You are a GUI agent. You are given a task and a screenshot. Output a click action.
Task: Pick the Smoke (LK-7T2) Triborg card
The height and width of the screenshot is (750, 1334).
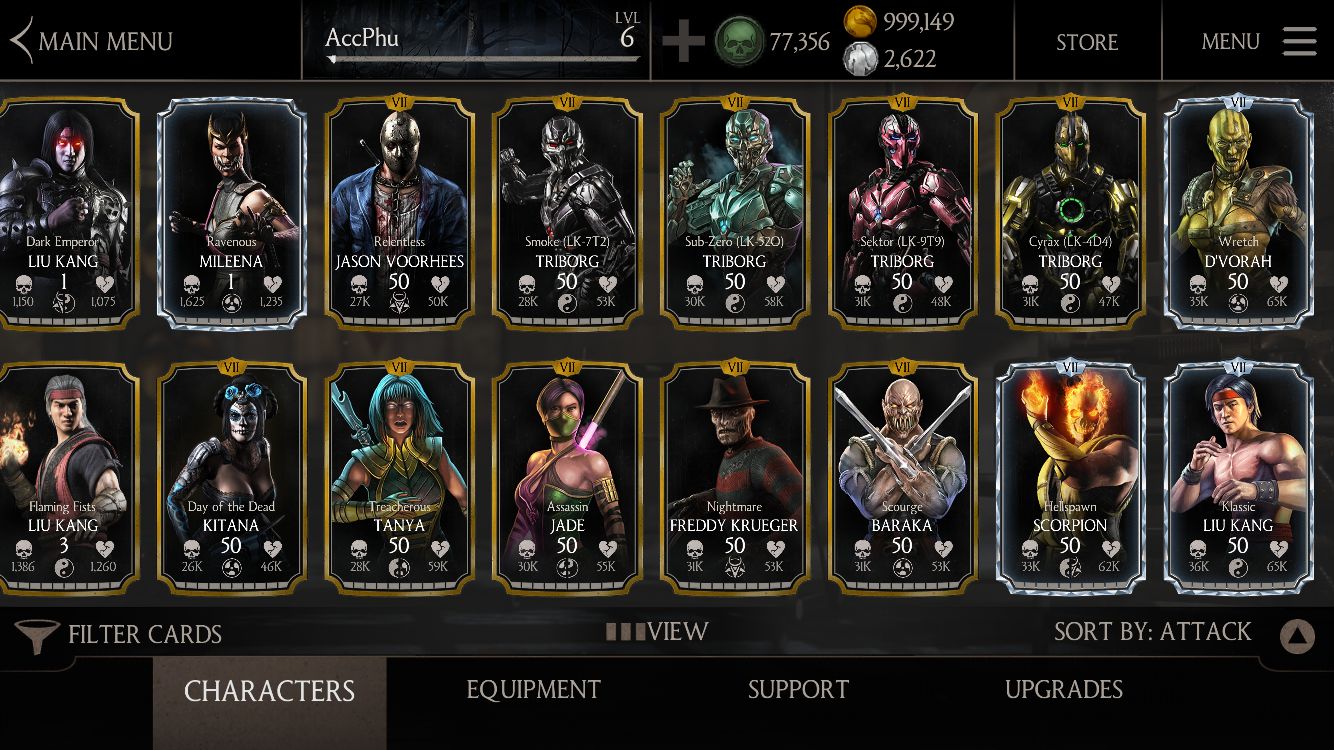pos(567,212)
